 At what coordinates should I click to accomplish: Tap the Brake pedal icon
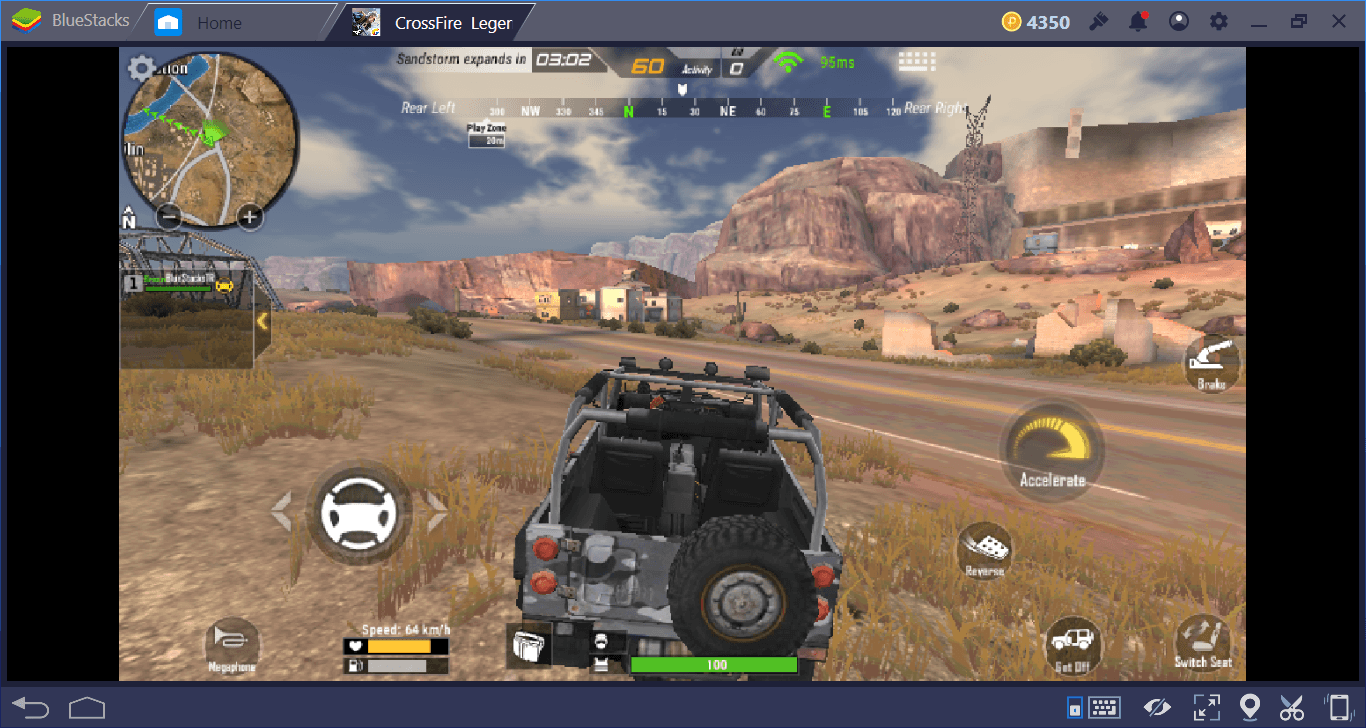1211,365
